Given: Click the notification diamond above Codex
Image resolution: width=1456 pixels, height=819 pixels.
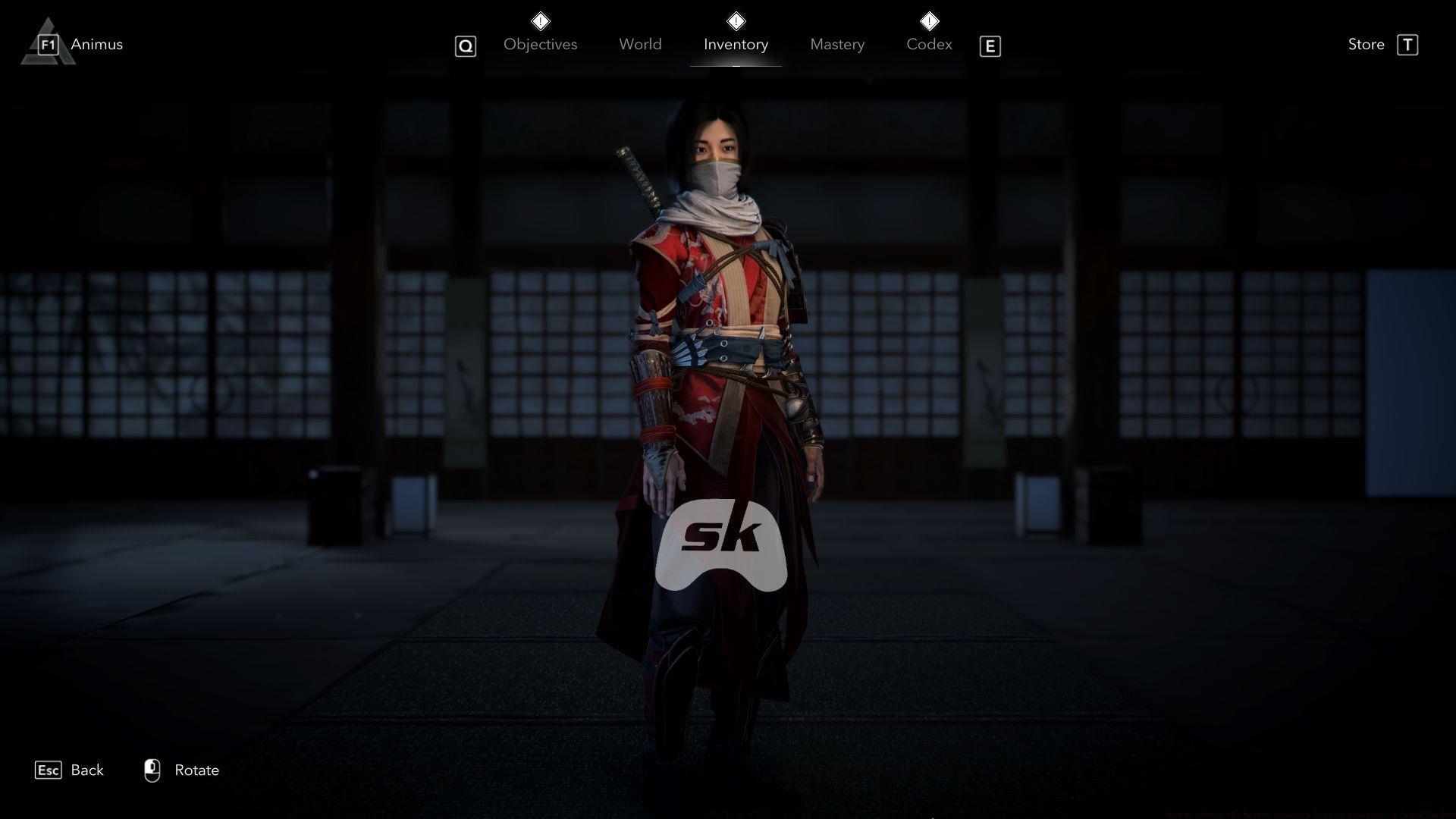Looking at the screenshot, I should click(929, 20).
